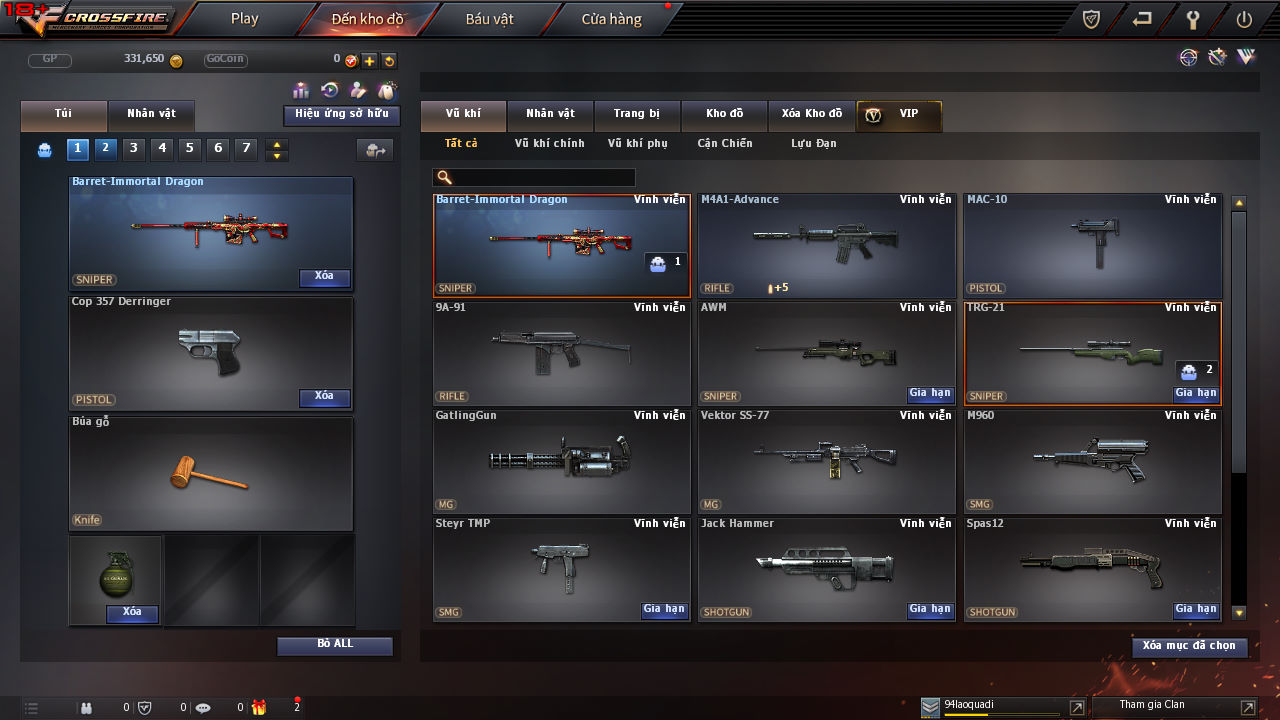Click the Bỏ ALL button
The image size is (1280, 720).
(x=335, y=645)
